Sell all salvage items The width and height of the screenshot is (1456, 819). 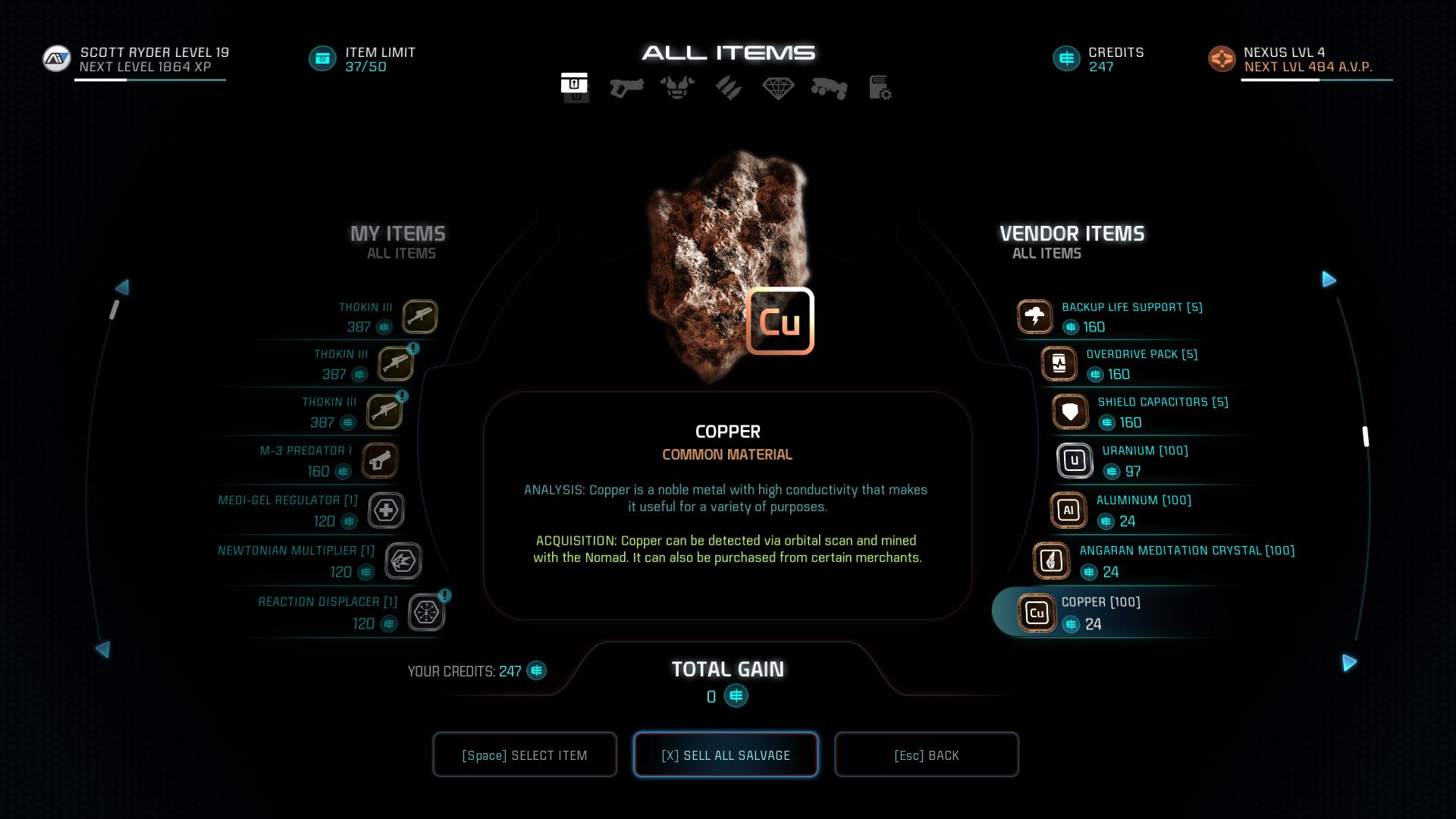726,755
